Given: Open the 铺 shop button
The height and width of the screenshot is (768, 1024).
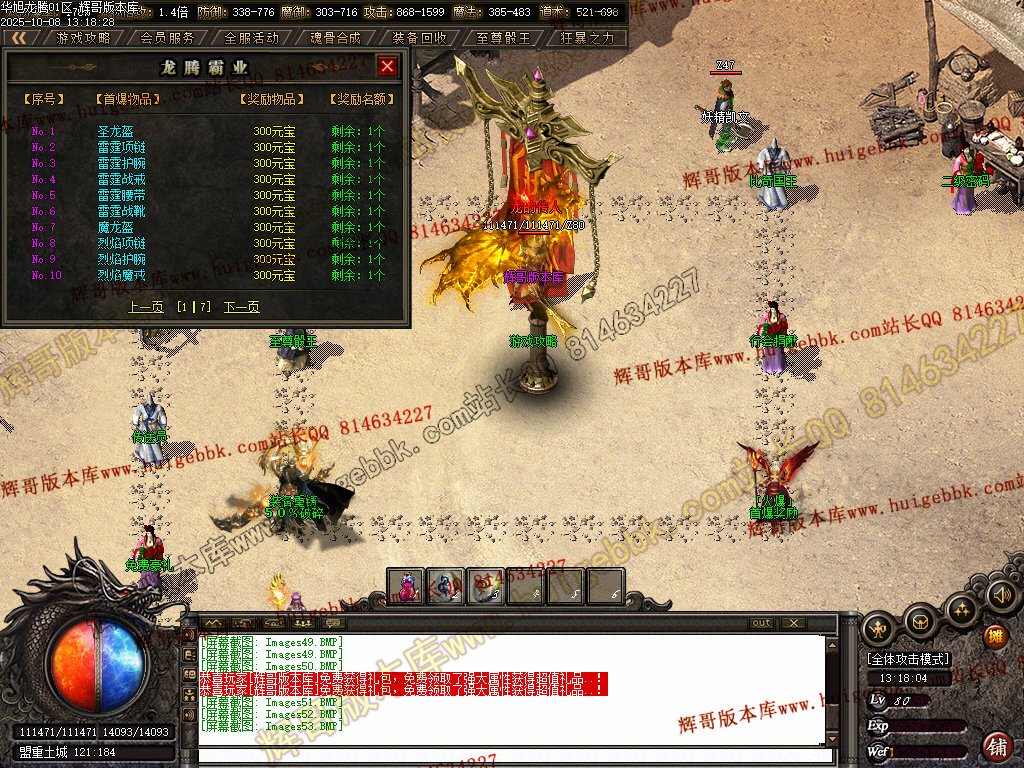Looking at the screenshot, I should [x=996, y=745].
